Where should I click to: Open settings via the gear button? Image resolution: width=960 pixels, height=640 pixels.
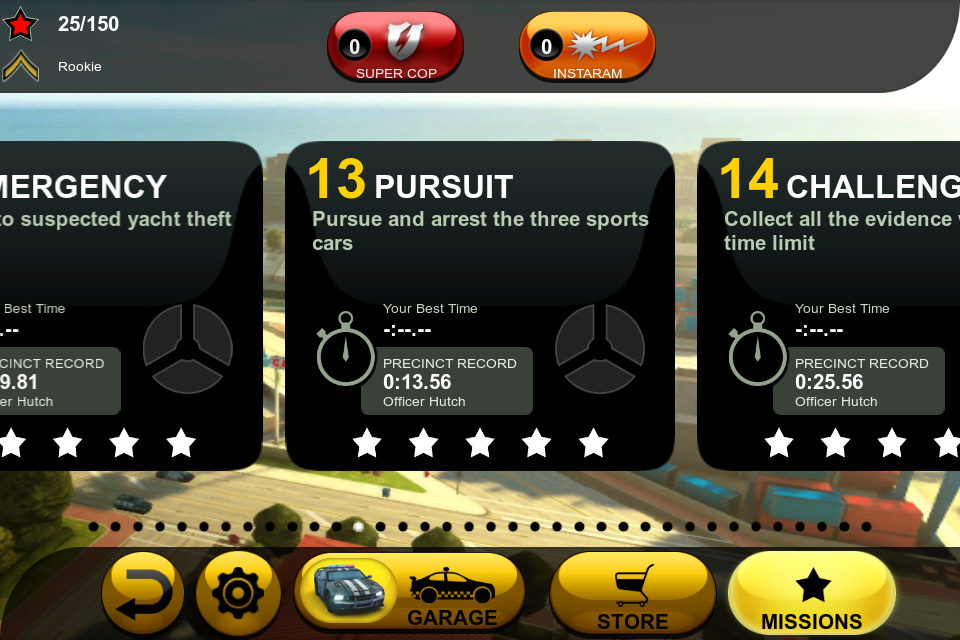click(238, 594)
